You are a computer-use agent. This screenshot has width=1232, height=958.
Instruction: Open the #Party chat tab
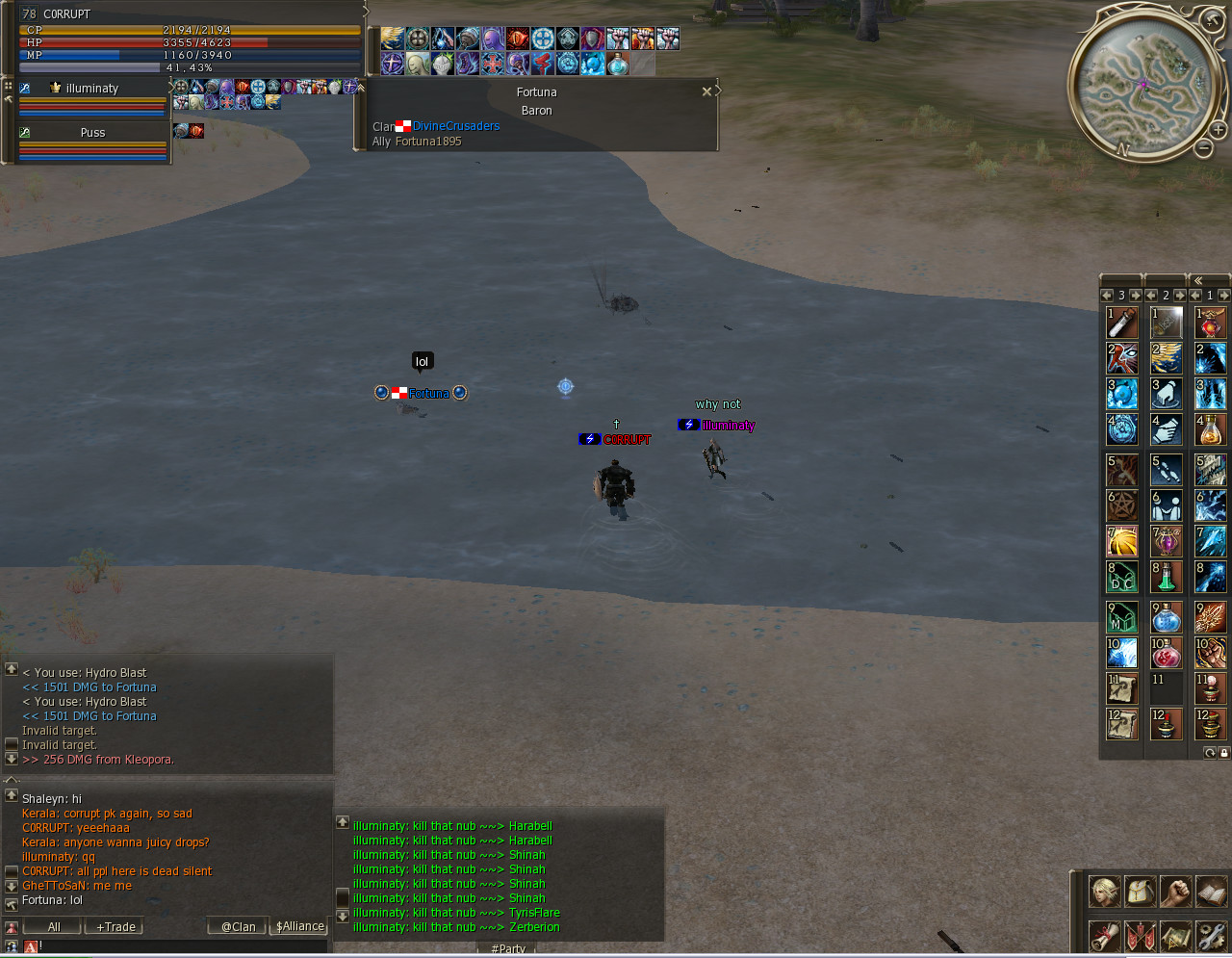pos(507,949)
